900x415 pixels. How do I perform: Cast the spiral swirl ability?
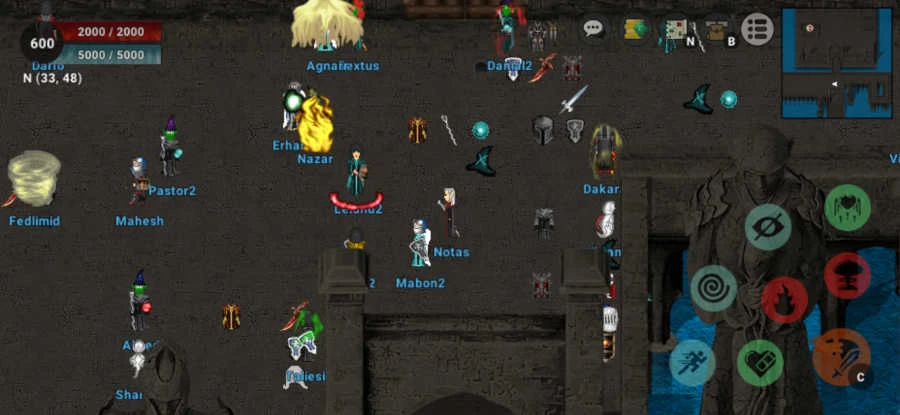tap(713, 288)
